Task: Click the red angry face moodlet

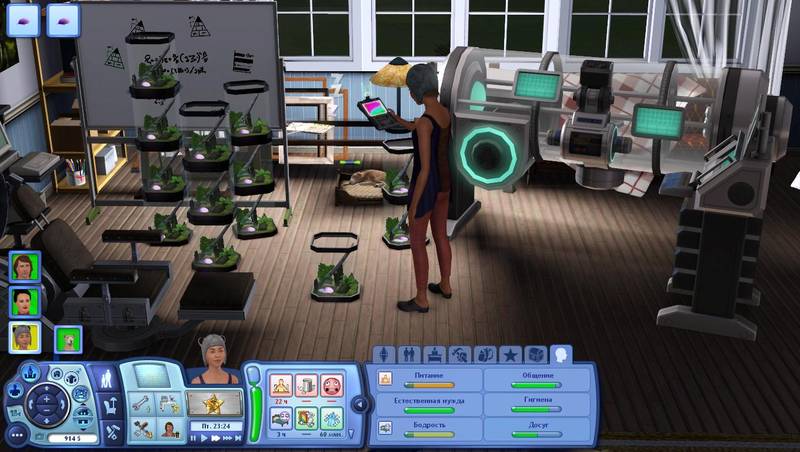Action: click(332, 385)
